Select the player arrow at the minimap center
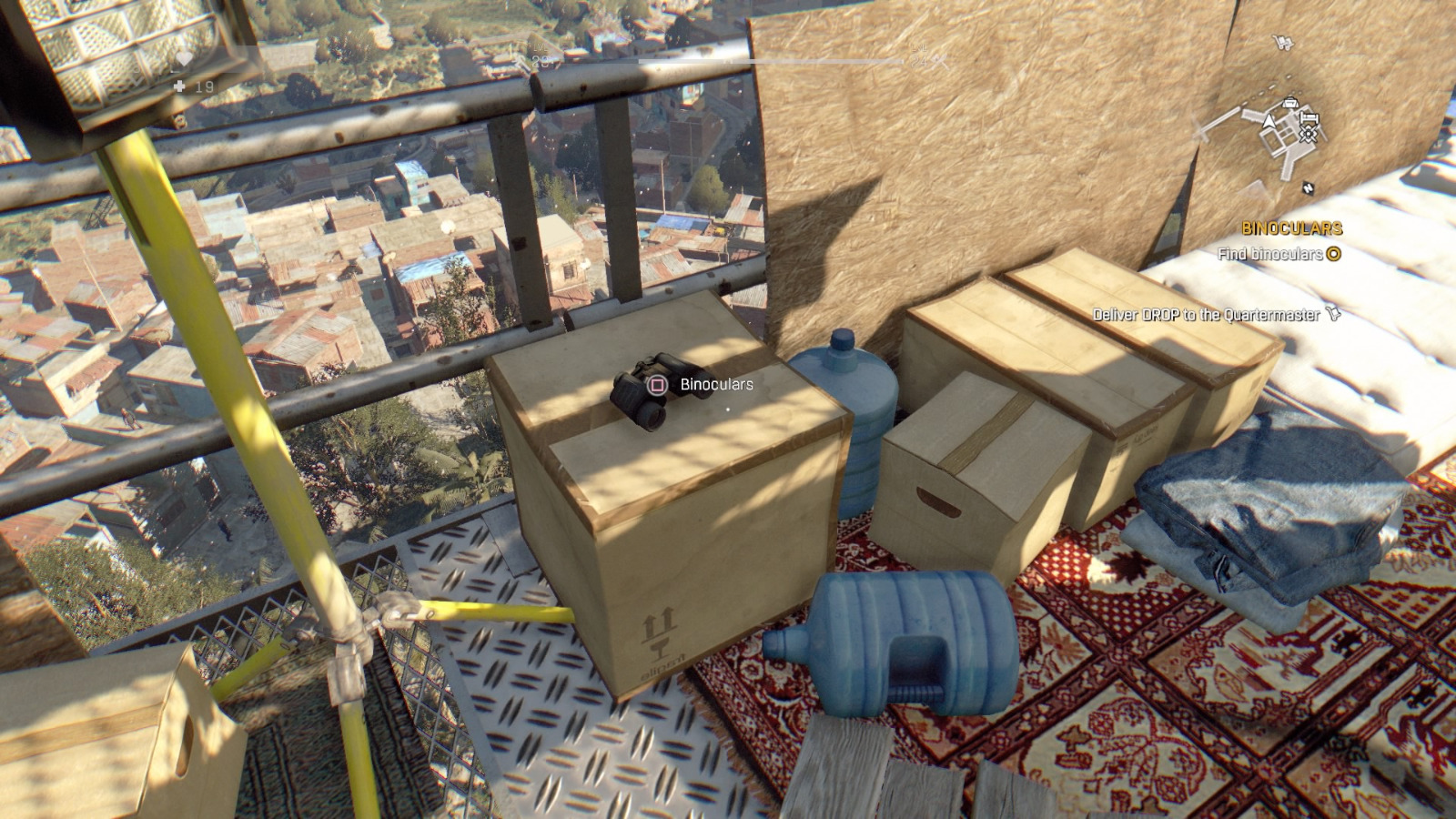The width and height of the screenshot is (1456, 819). point(1269,120)
